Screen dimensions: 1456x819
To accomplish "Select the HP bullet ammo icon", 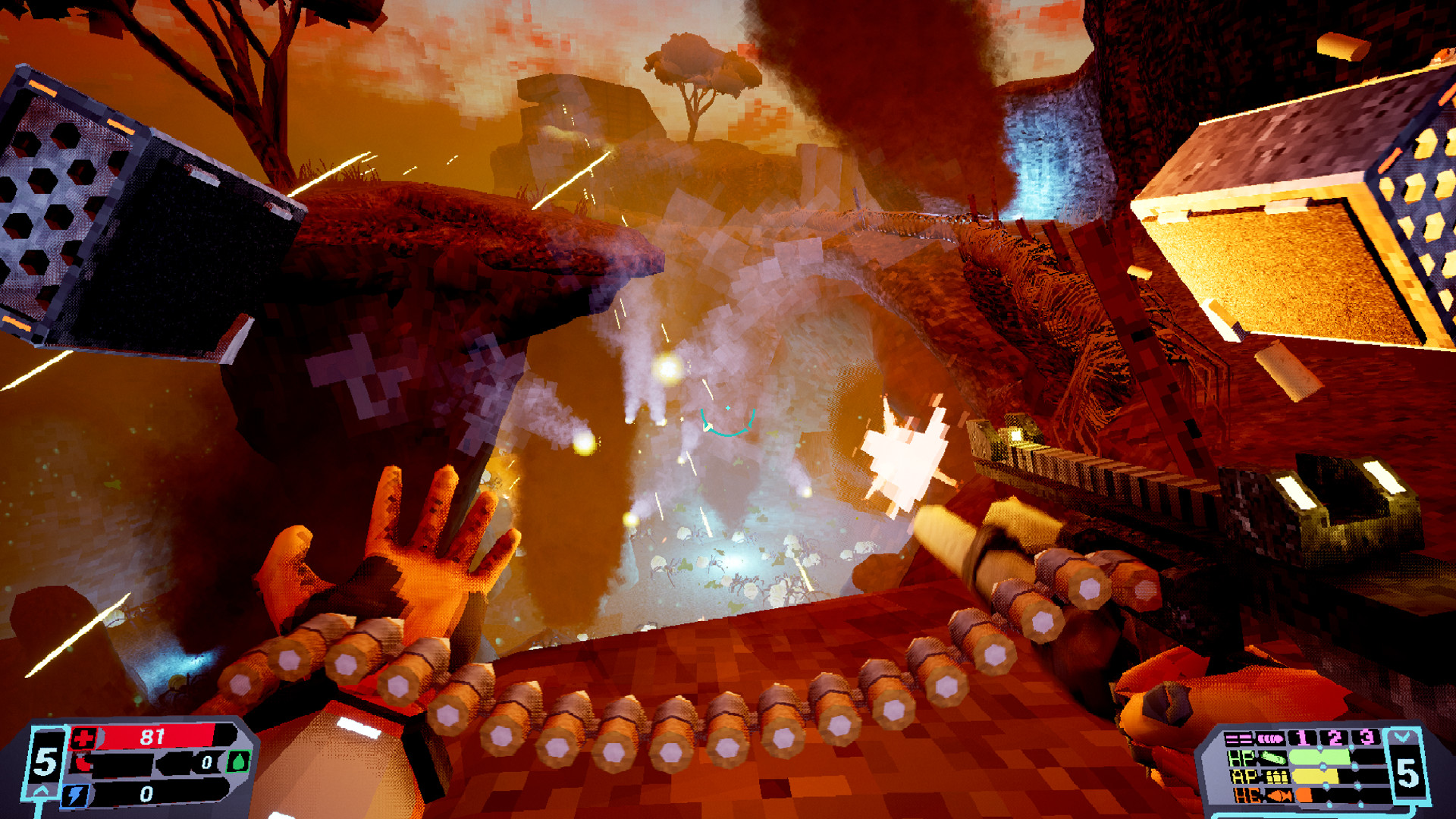I will (x=1273, y=757).
